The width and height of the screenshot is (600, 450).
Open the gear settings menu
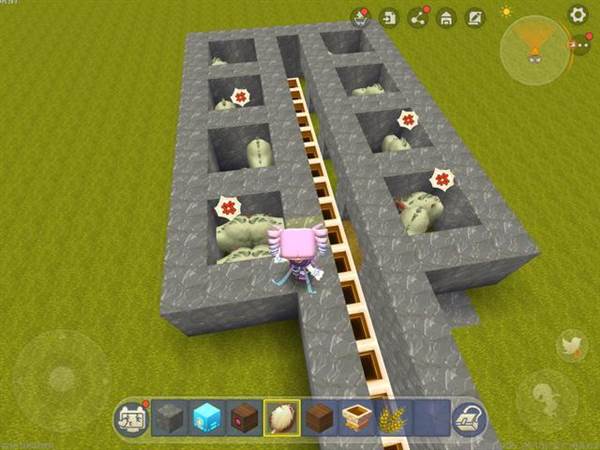point(577,14)
